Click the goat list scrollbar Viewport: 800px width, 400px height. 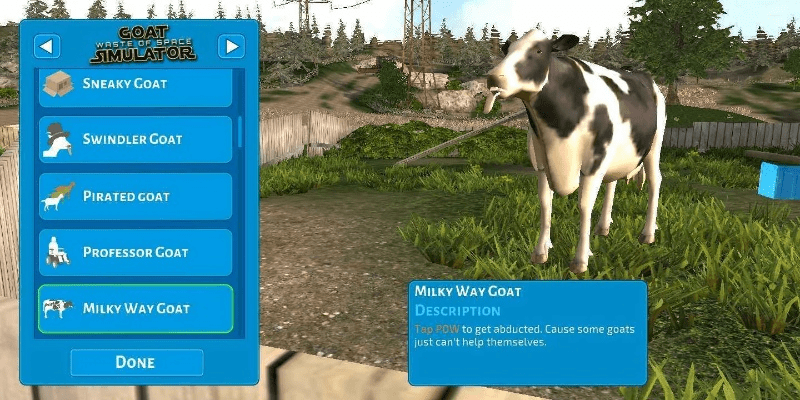[x=240, y=132]
